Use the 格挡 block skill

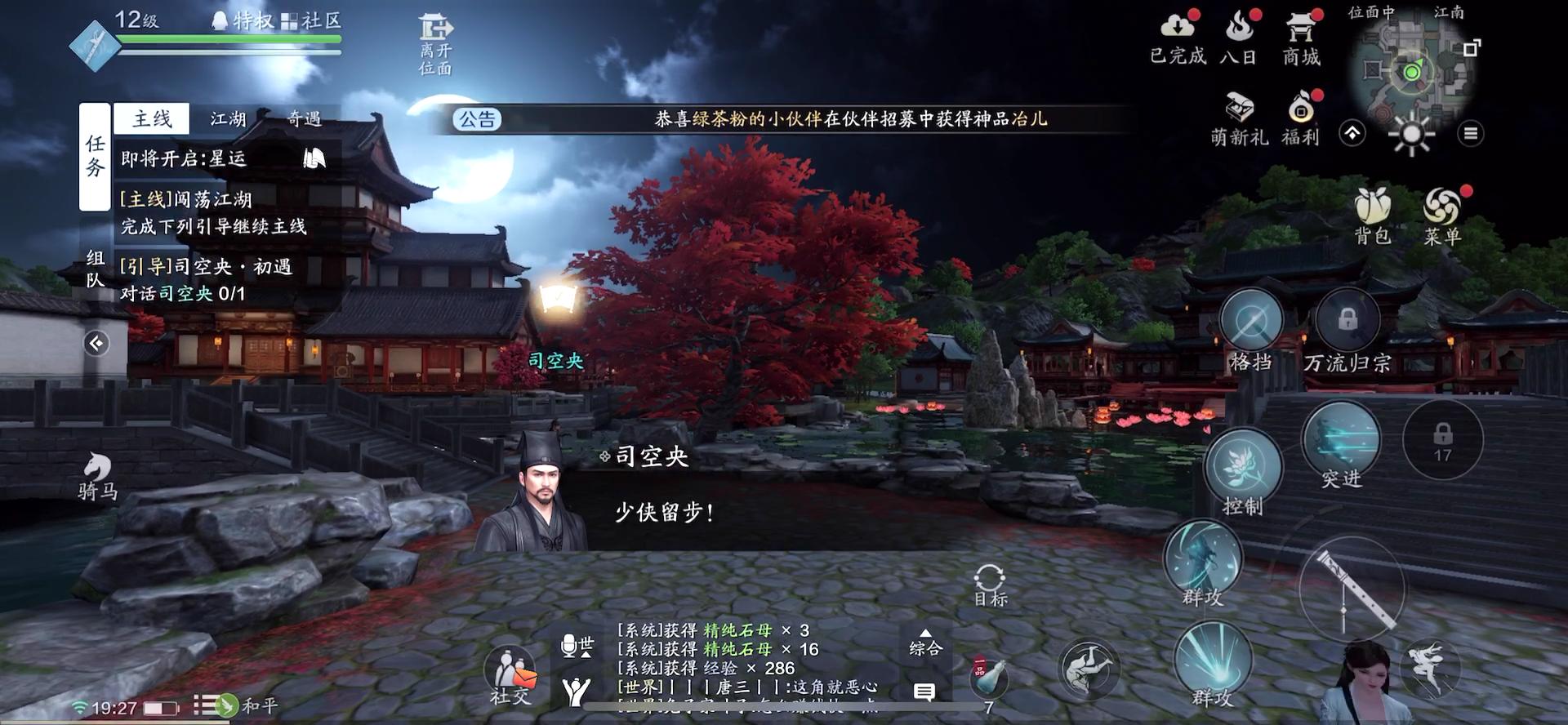tap(1249, 319)
